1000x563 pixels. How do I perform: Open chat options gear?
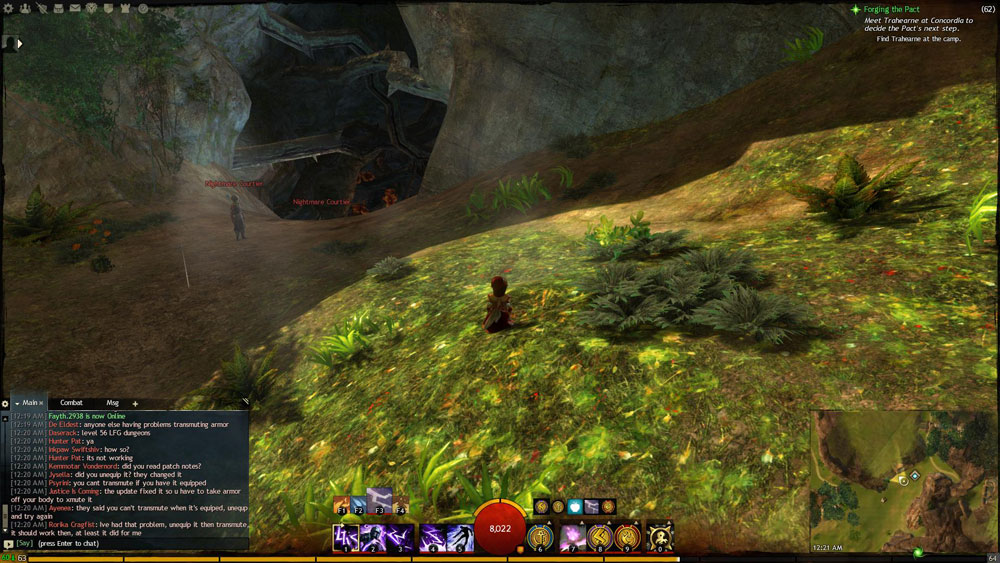point(5,403)
